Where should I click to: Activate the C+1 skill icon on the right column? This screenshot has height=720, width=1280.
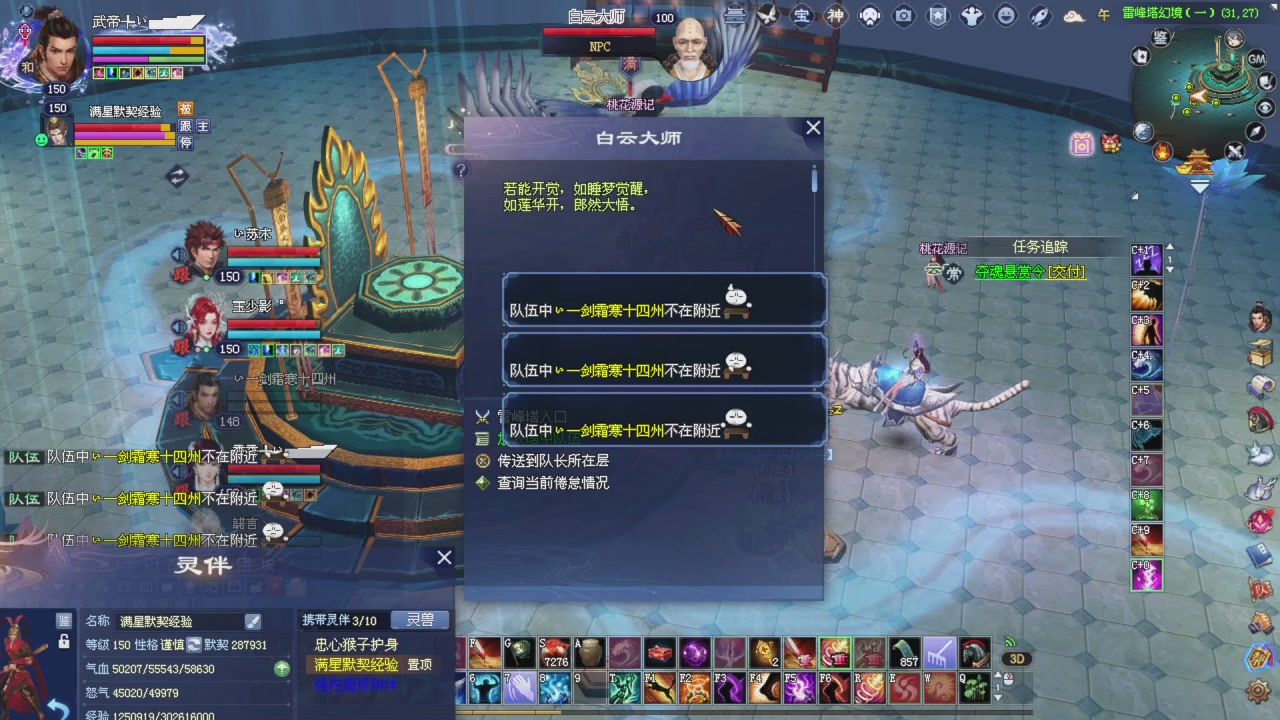point(1146,260)
